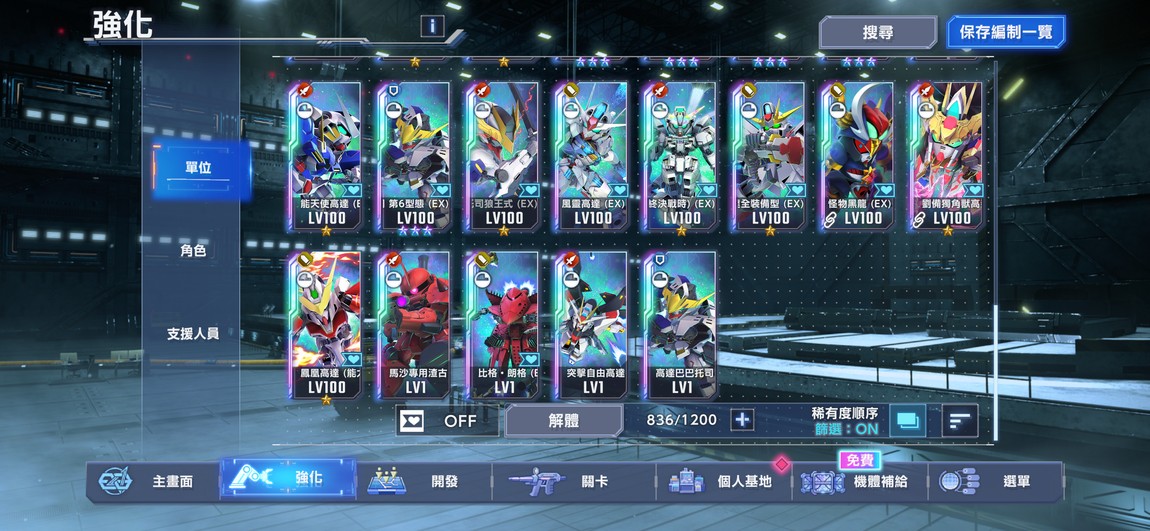Open 保存編制一覽 saved formations list
The image size is (1150, 531).
click(x=1006, y=32)
